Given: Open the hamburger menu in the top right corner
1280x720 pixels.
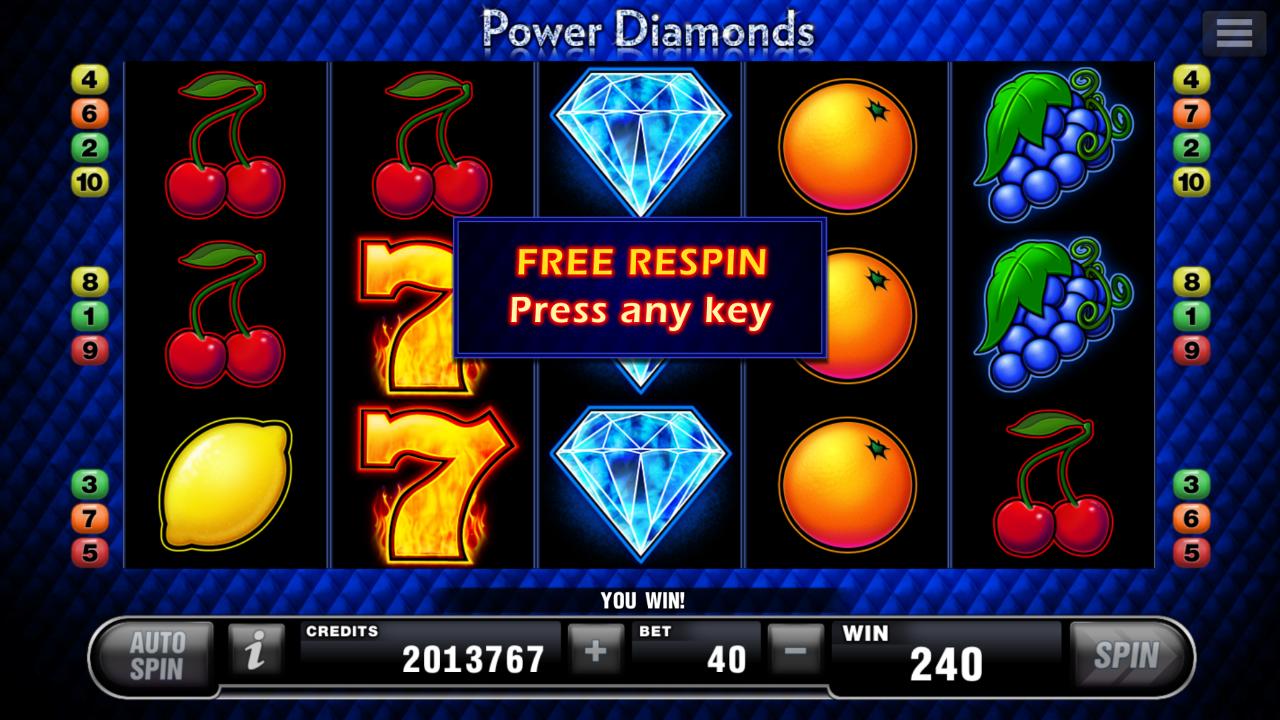Looking at the screenshot, I should 1233,31.
